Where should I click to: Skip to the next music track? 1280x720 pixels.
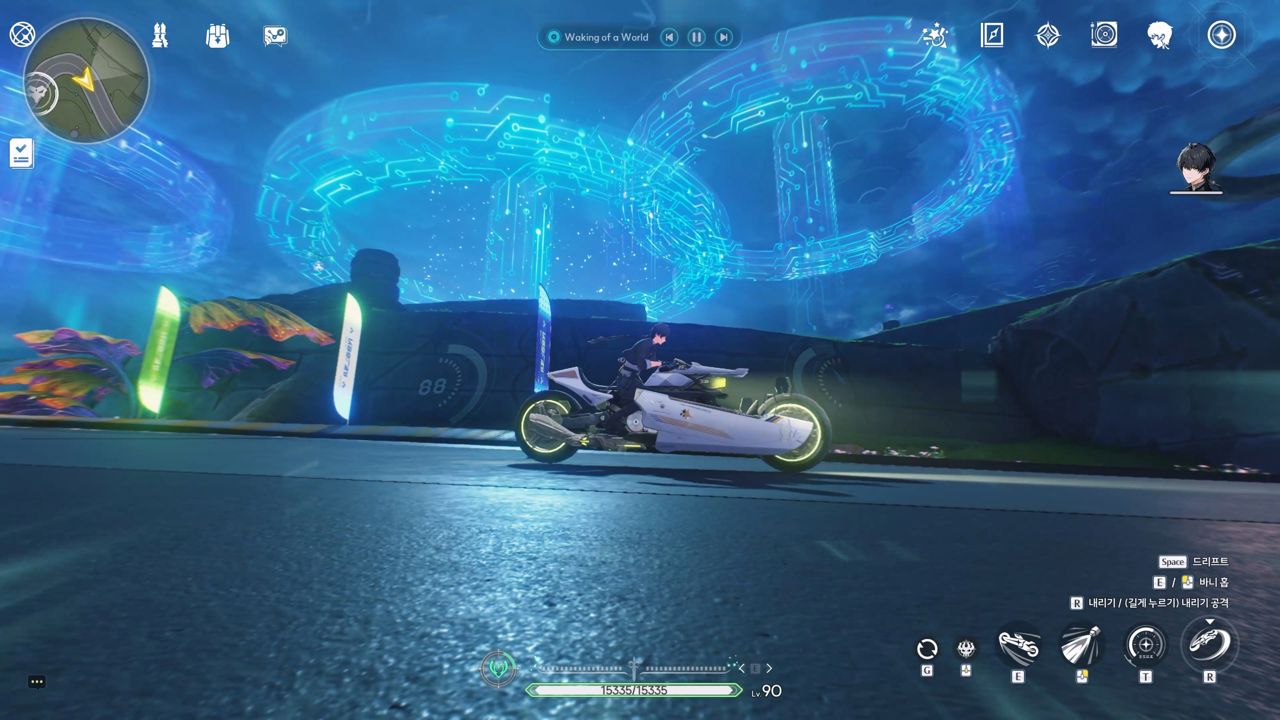(x=723, y=37)
